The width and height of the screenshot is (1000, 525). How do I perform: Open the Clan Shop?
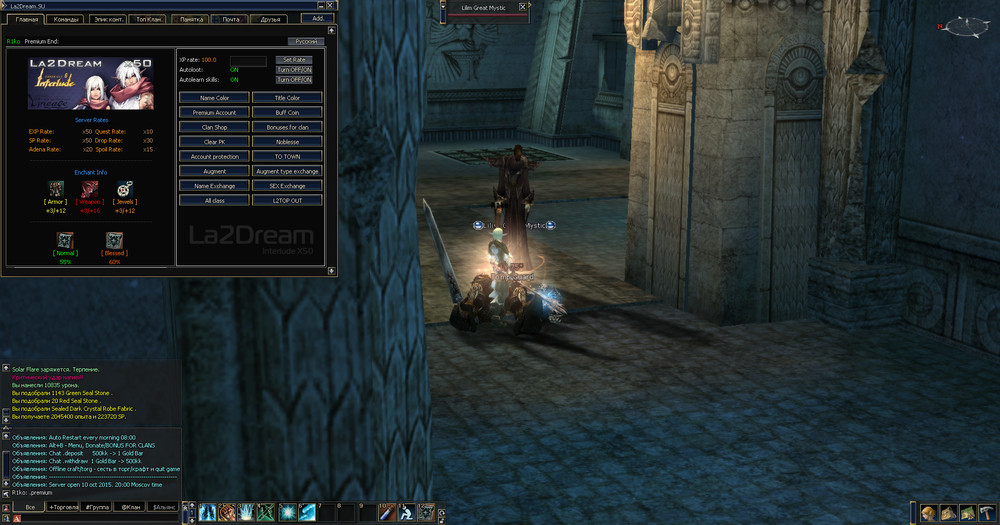pos(214,128)
